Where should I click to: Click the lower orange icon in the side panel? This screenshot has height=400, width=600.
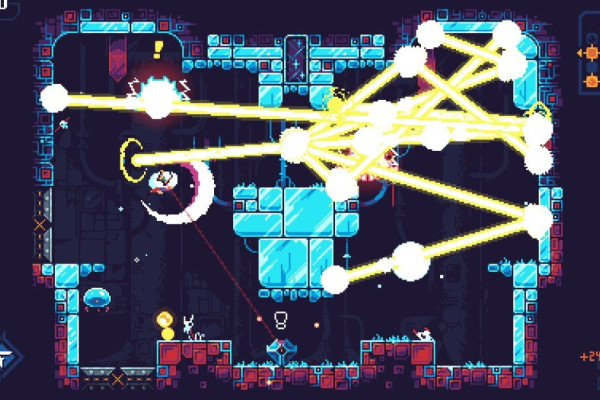tap(590, 82)
